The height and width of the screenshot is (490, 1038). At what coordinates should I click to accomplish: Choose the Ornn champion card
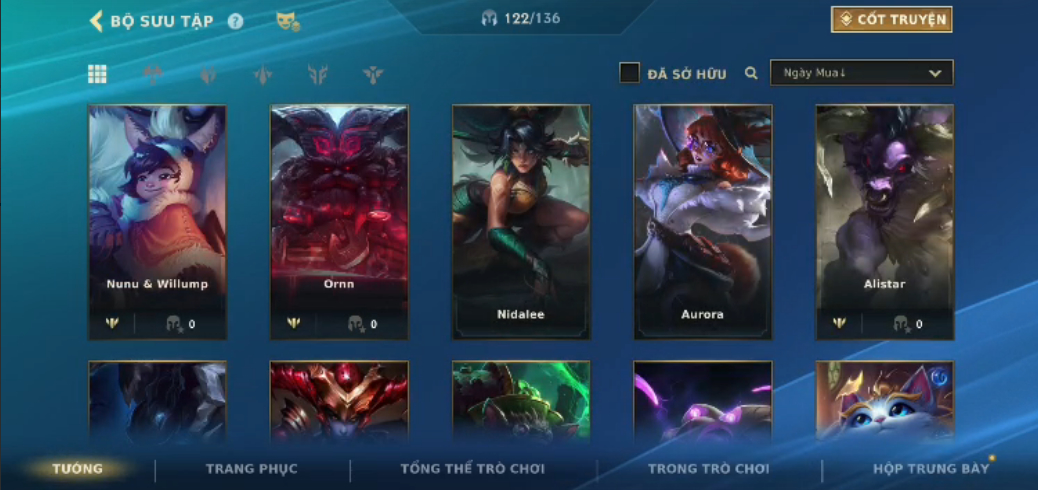pyautogui.click(x=339, y=222)
